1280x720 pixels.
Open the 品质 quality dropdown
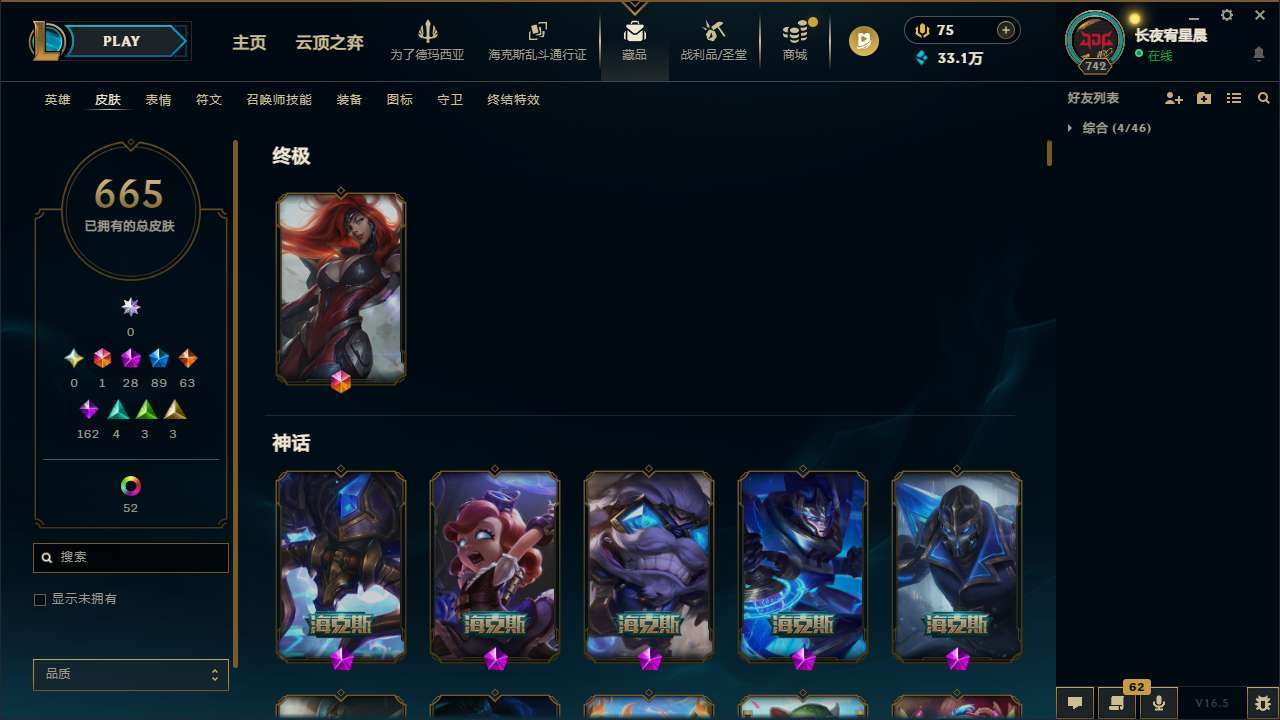click(130, 674)
